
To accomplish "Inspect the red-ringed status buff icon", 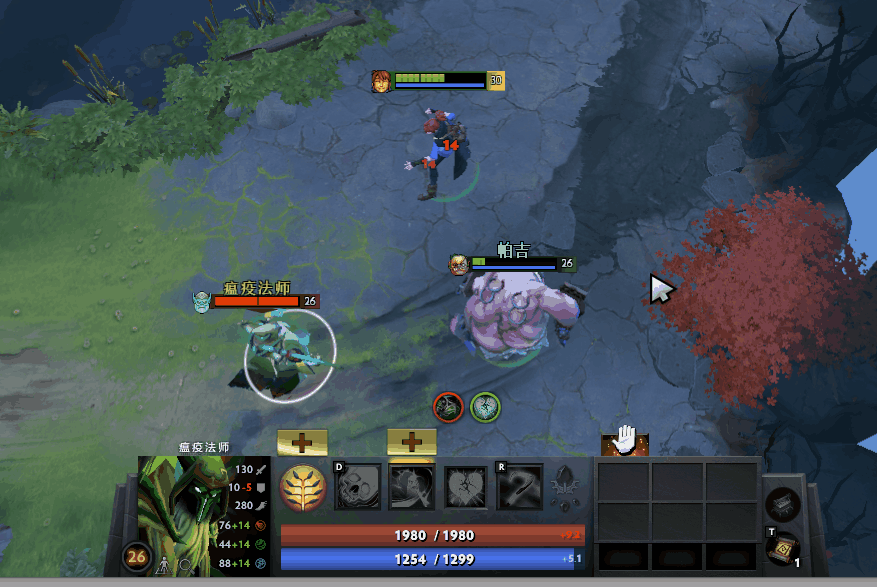I will tap(448, 406).
